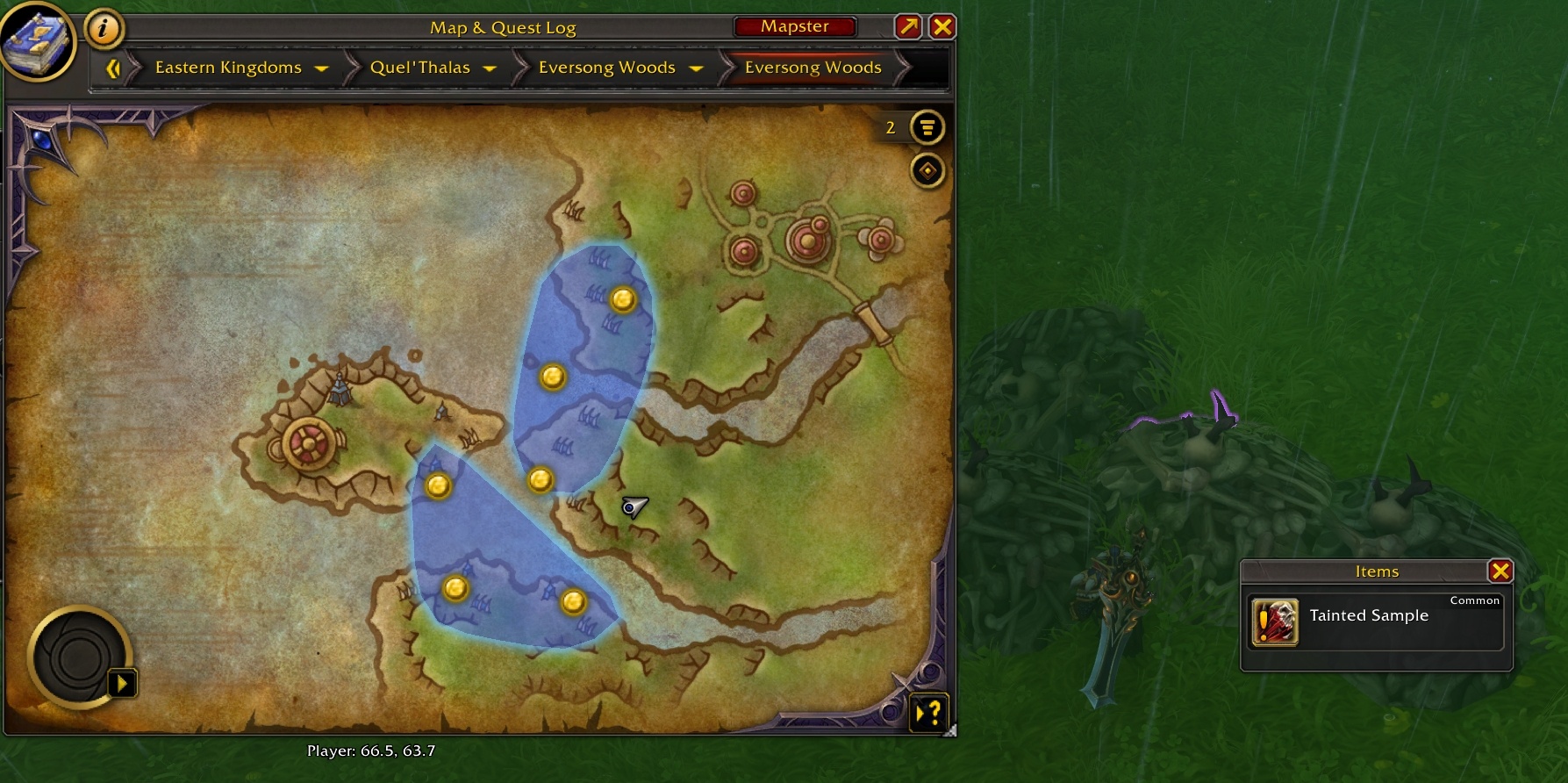Click the Tainted Sample loot entry
This screenshot has height=783, width=1568.
pyautogui.click(x=1369, y=615)
